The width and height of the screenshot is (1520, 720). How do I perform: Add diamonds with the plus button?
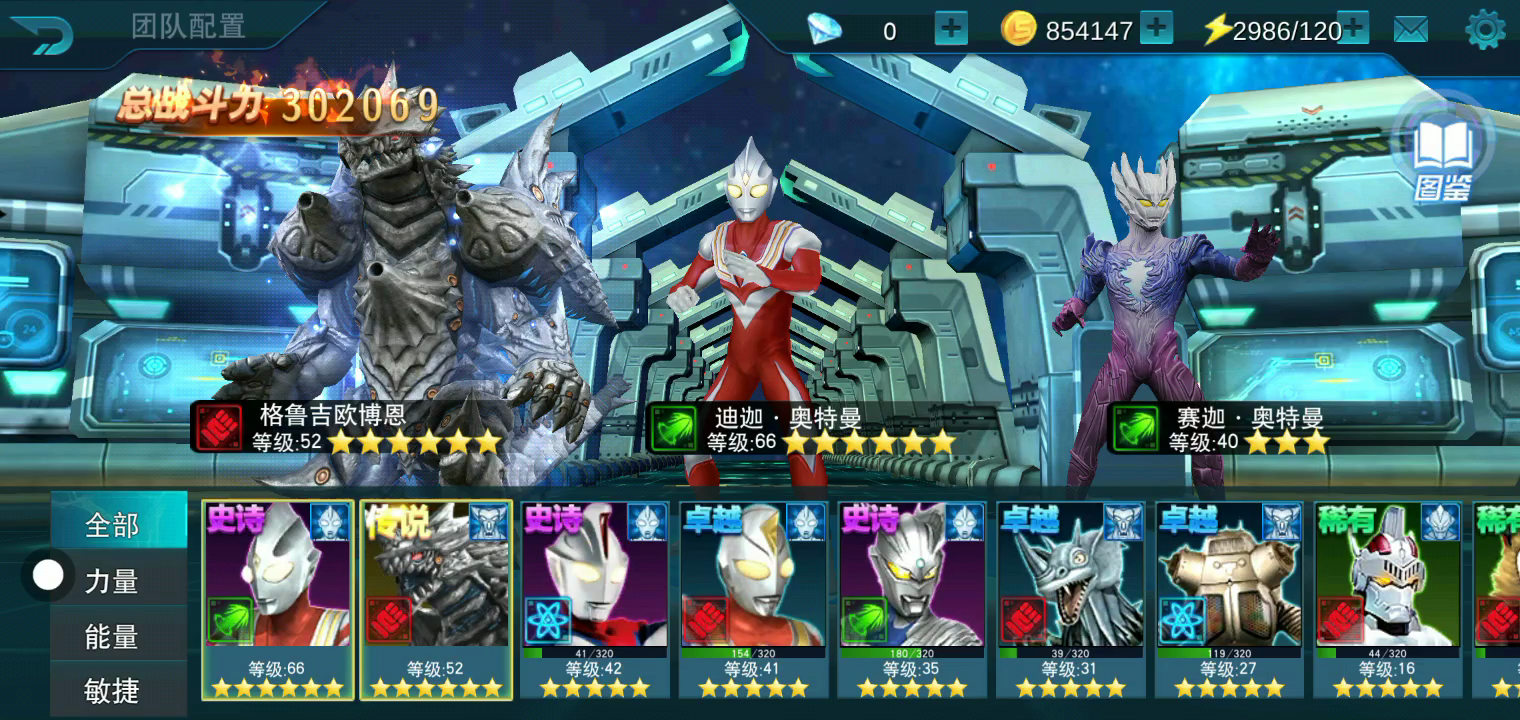951,30
